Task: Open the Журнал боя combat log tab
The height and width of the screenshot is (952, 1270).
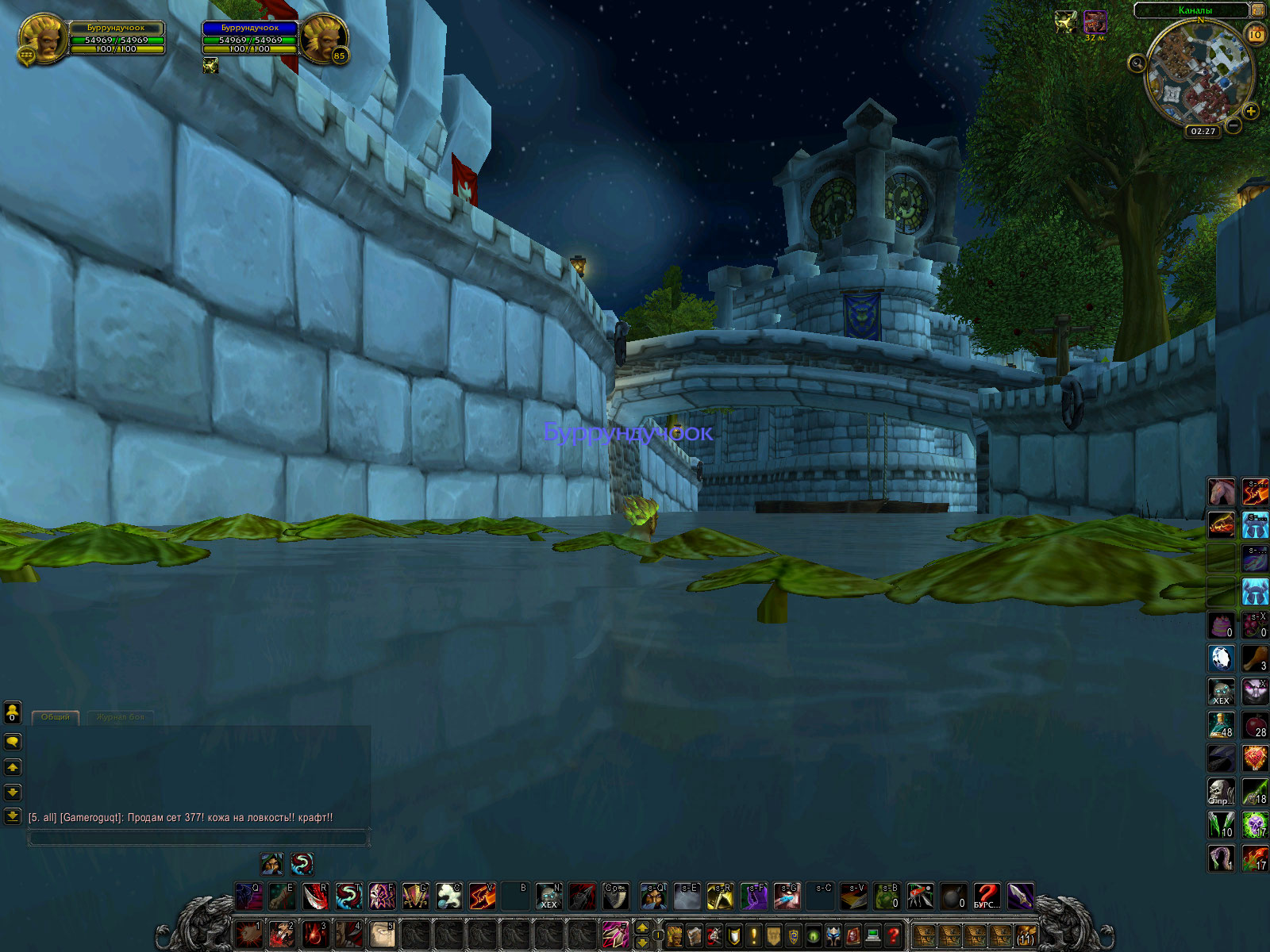Action: click(121, 717)
